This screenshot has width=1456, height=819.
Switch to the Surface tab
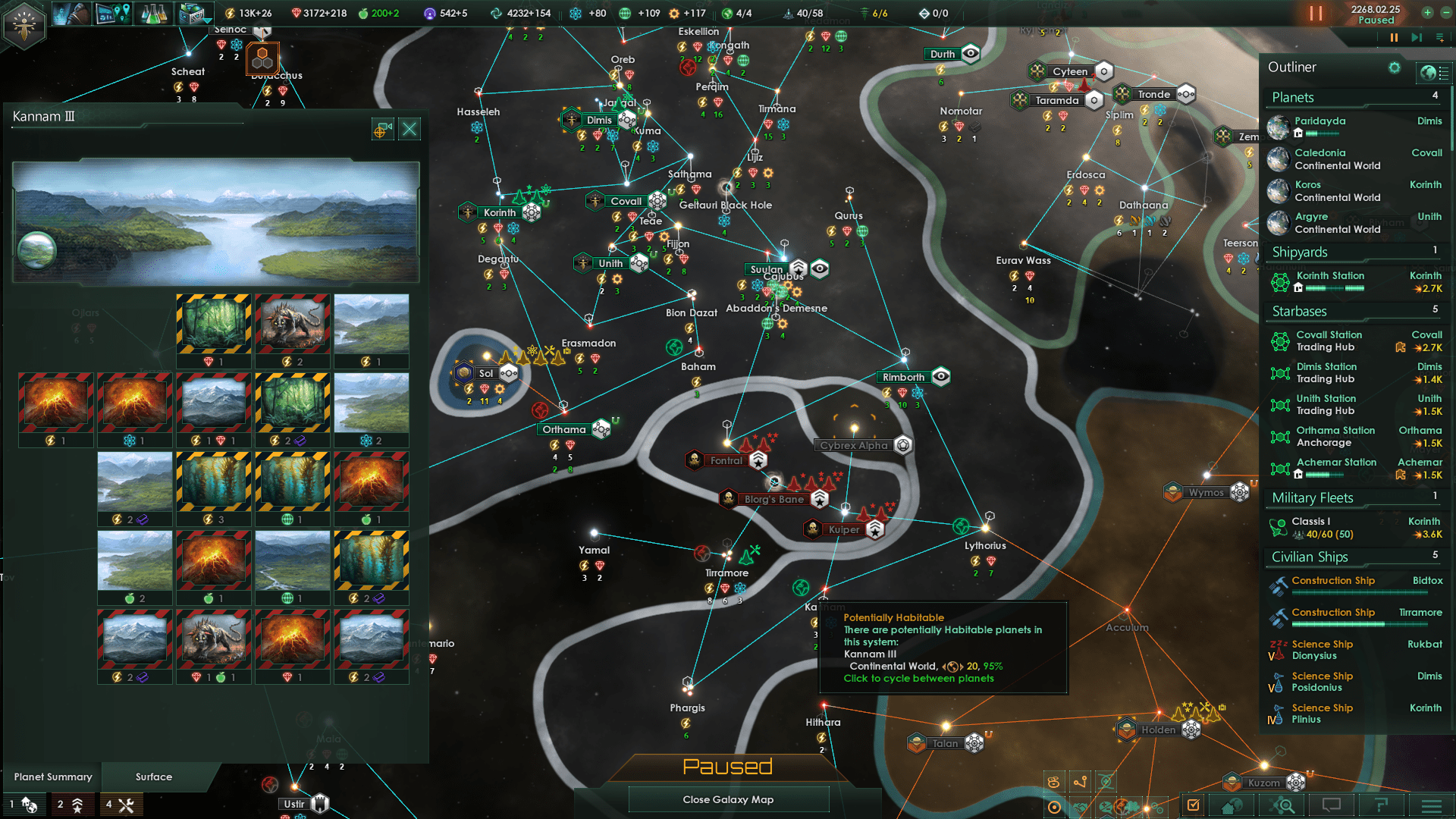pyautogui.click(x=152, y=777)
